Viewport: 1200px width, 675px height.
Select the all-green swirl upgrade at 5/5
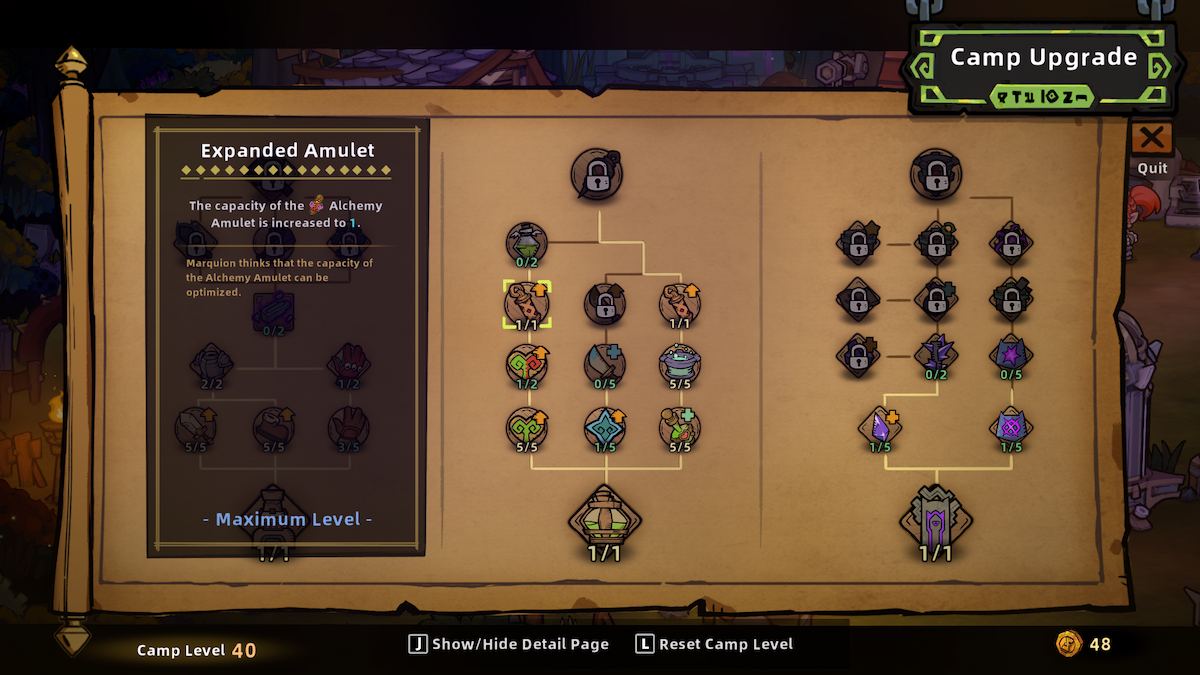[x=527, y=427]
